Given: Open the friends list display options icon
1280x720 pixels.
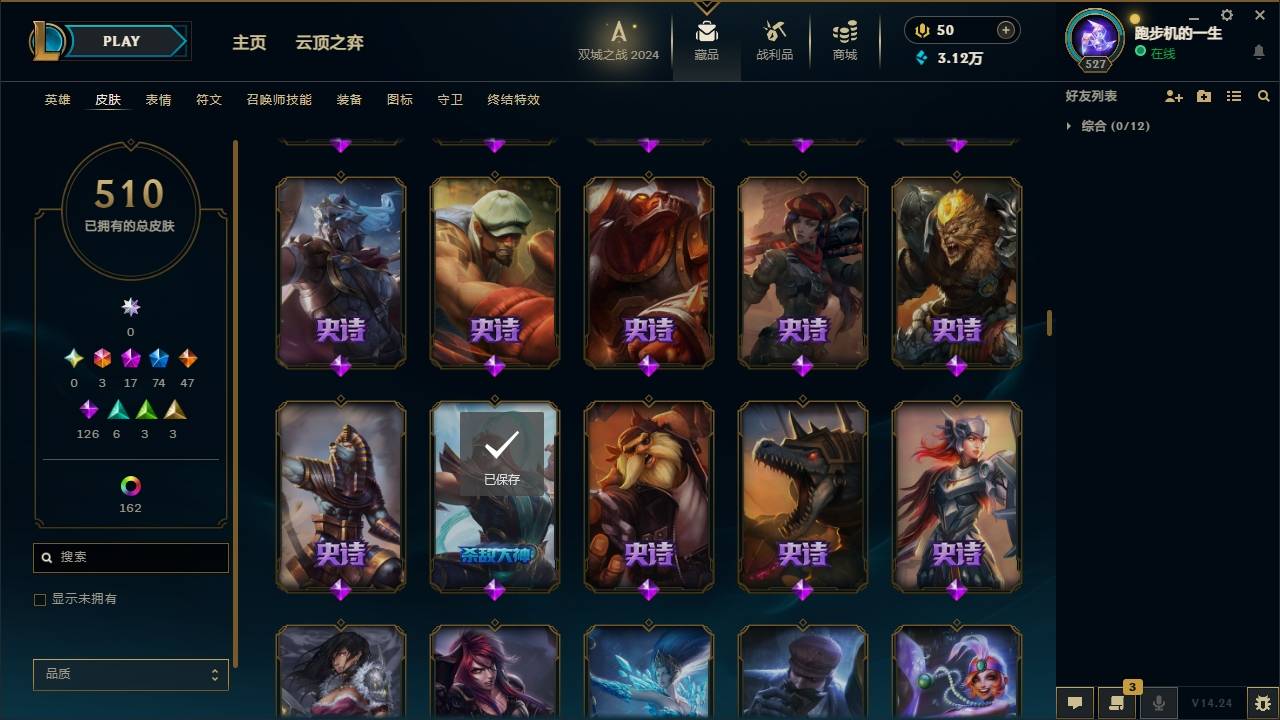Looking at the screenshot, I should pos(1233,96).
